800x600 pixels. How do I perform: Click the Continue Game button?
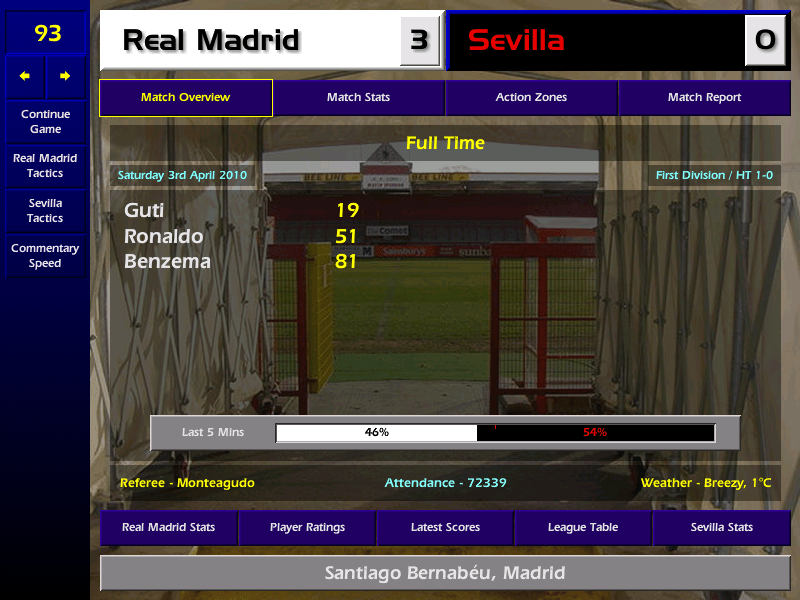pos(45,121)
